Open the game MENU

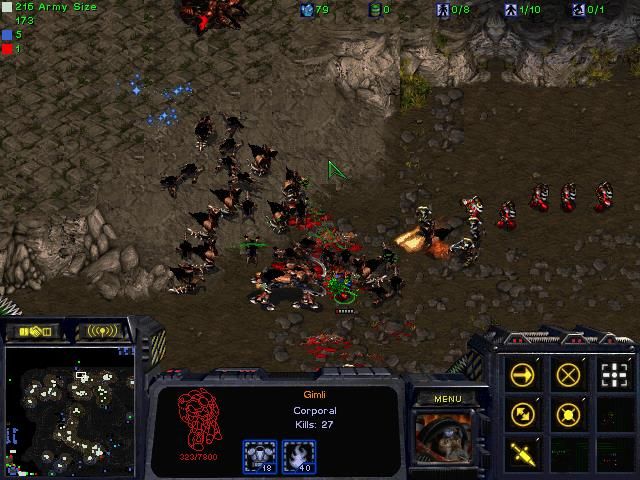click(447, 399)
